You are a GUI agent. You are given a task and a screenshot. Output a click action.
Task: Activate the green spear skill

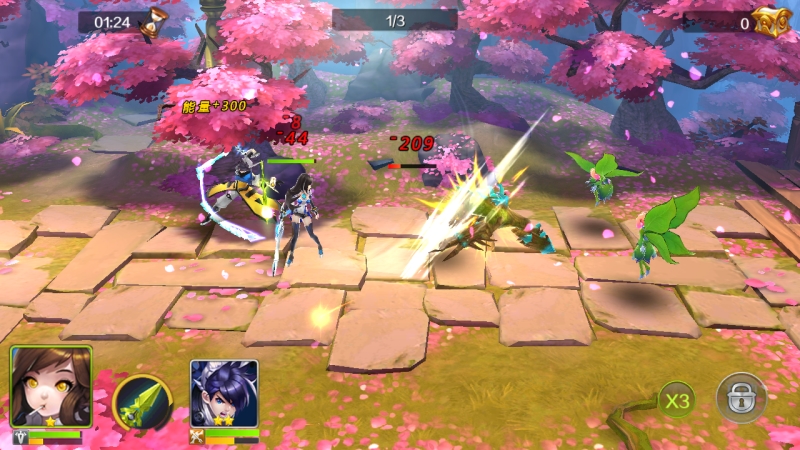tap(139, 402)
